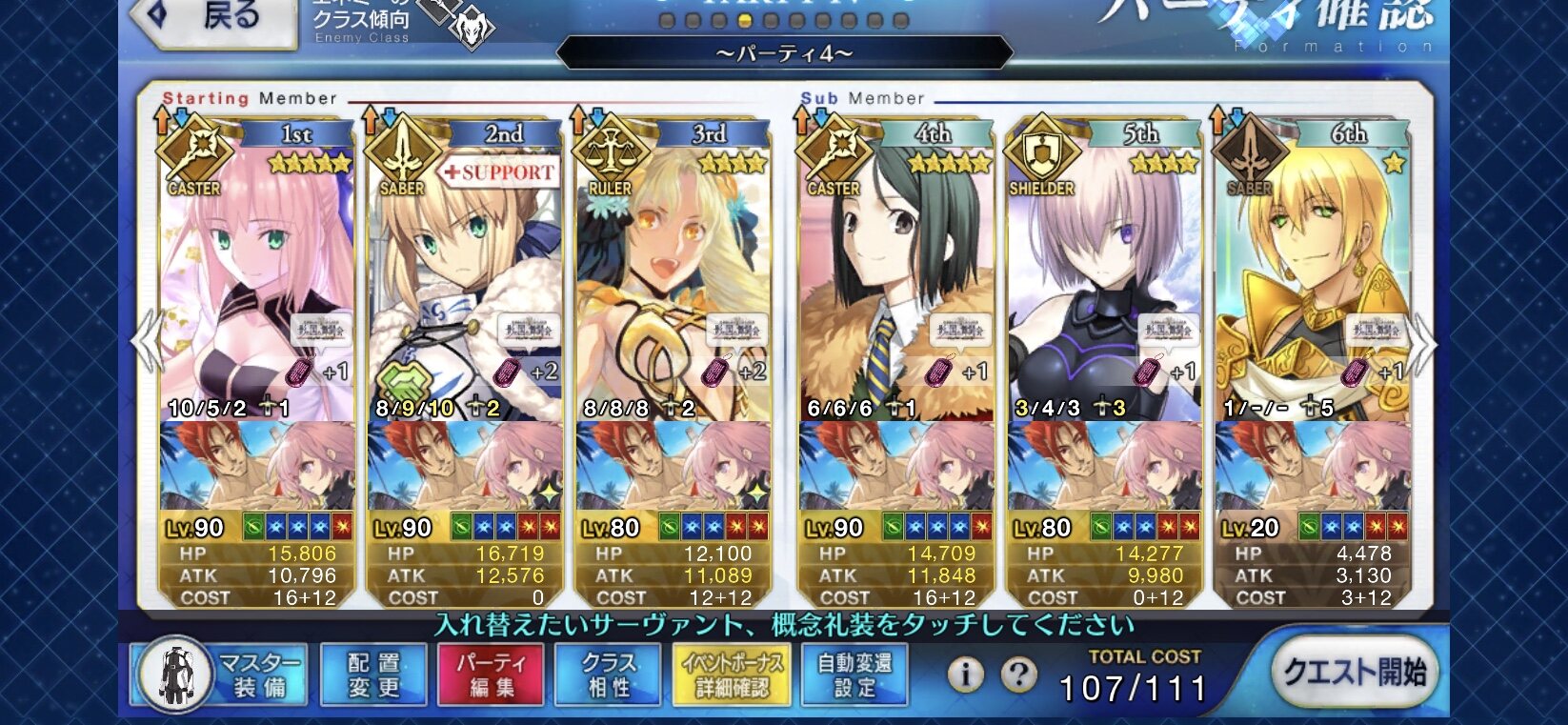Open 自動変還設定 settings

click(854, 675)
